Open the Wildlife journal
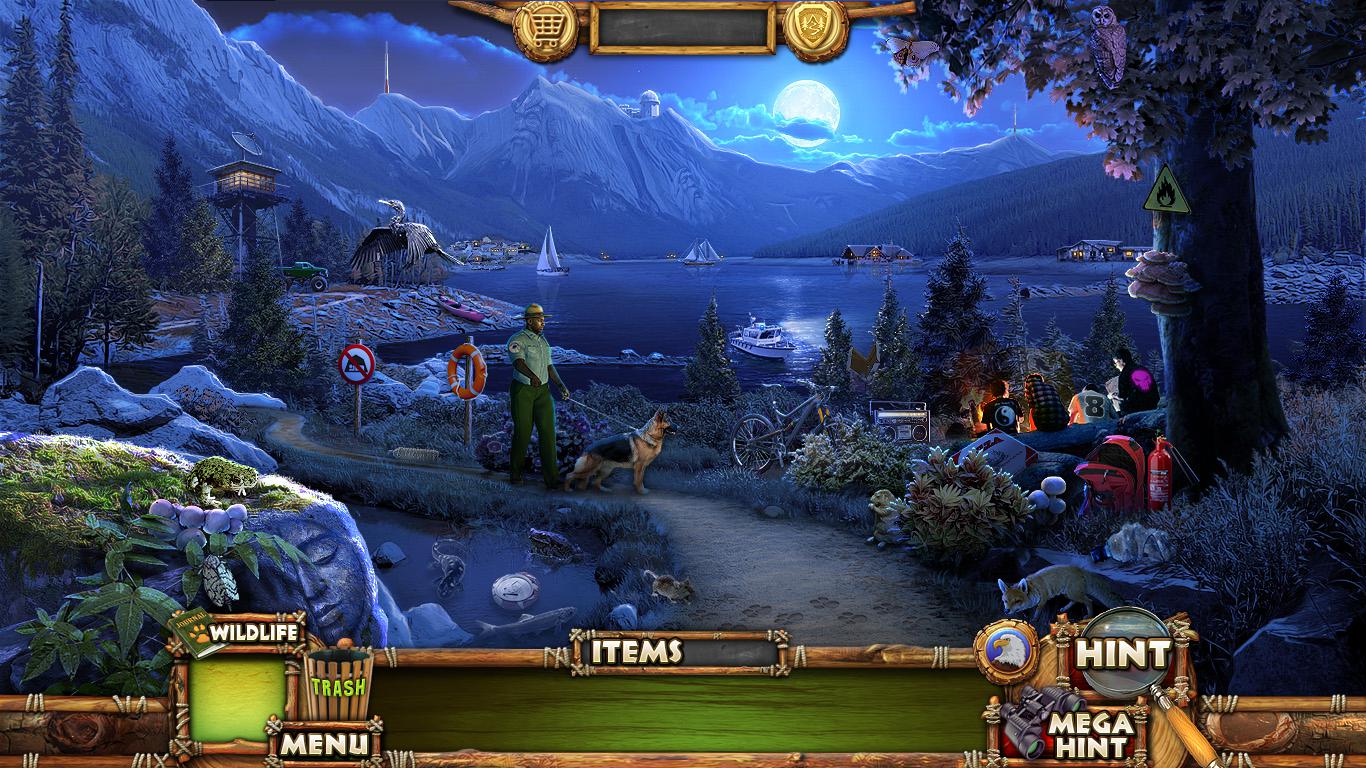The width and height of the screenshot is (1366, 768). click(x=236, y=633)
